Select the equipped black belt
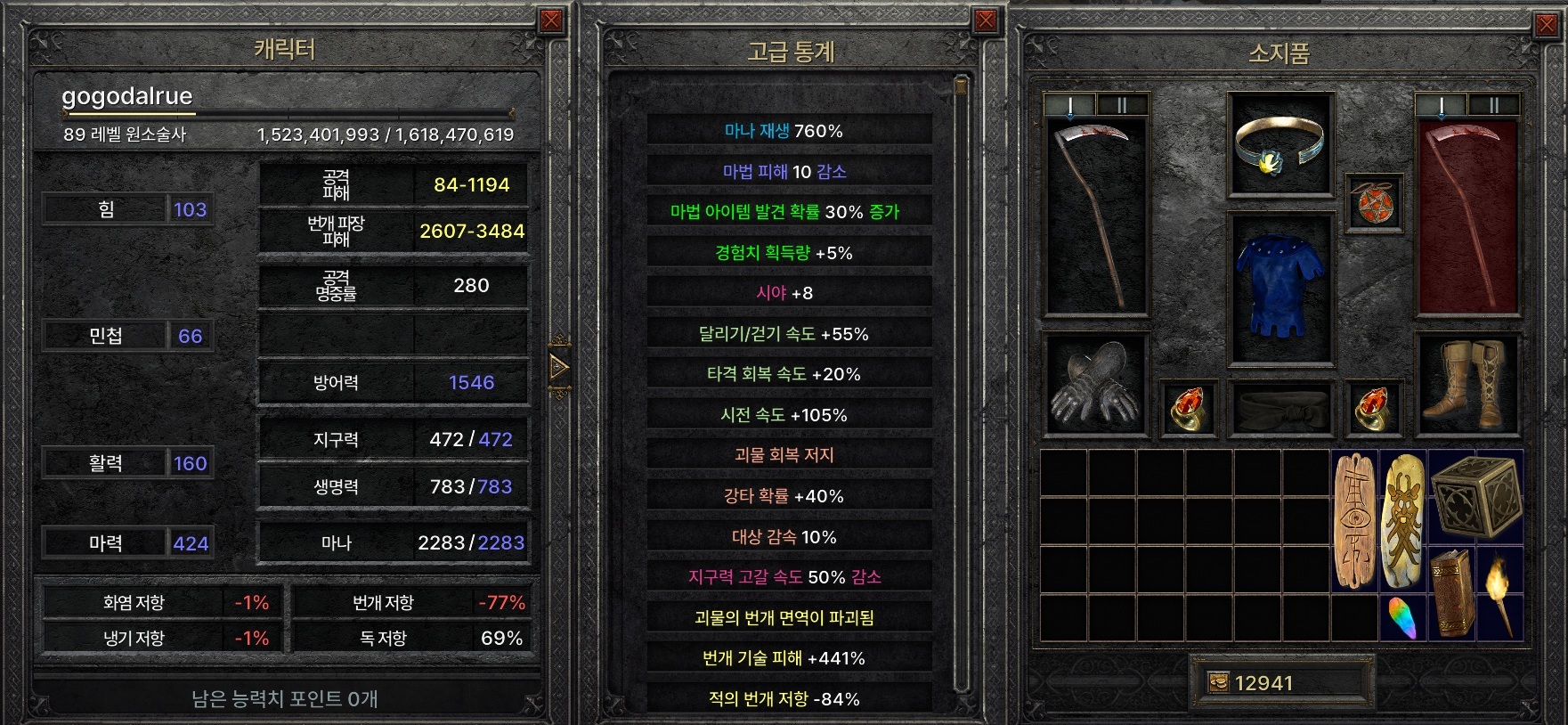This screenshot has height=725, width=1568. pos(1280,409)
